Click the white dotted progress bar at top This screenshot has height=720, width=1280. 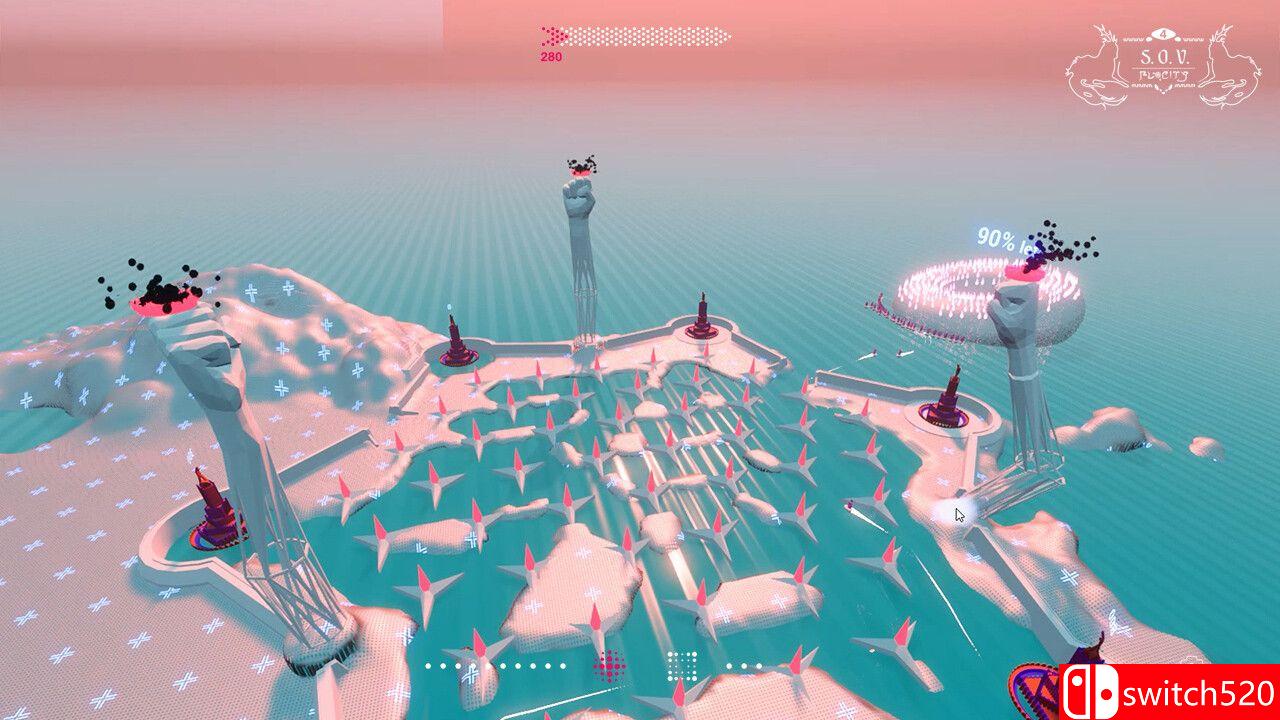point(650,36)
